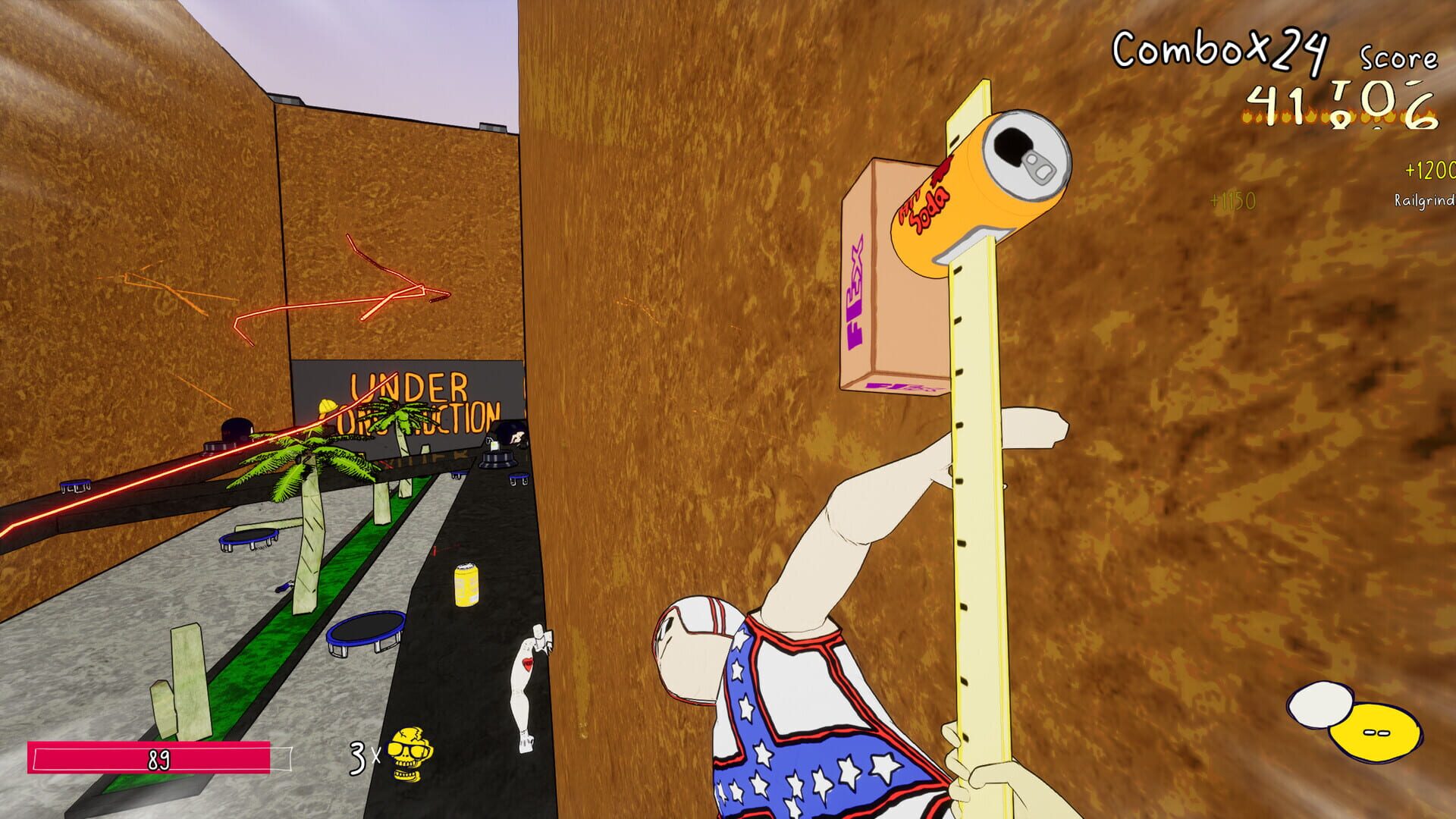The height and width of the screenshot is (819, 1456).
Task: Click the Fizzy Soda can on the ruler
Action: coord(978,186)
